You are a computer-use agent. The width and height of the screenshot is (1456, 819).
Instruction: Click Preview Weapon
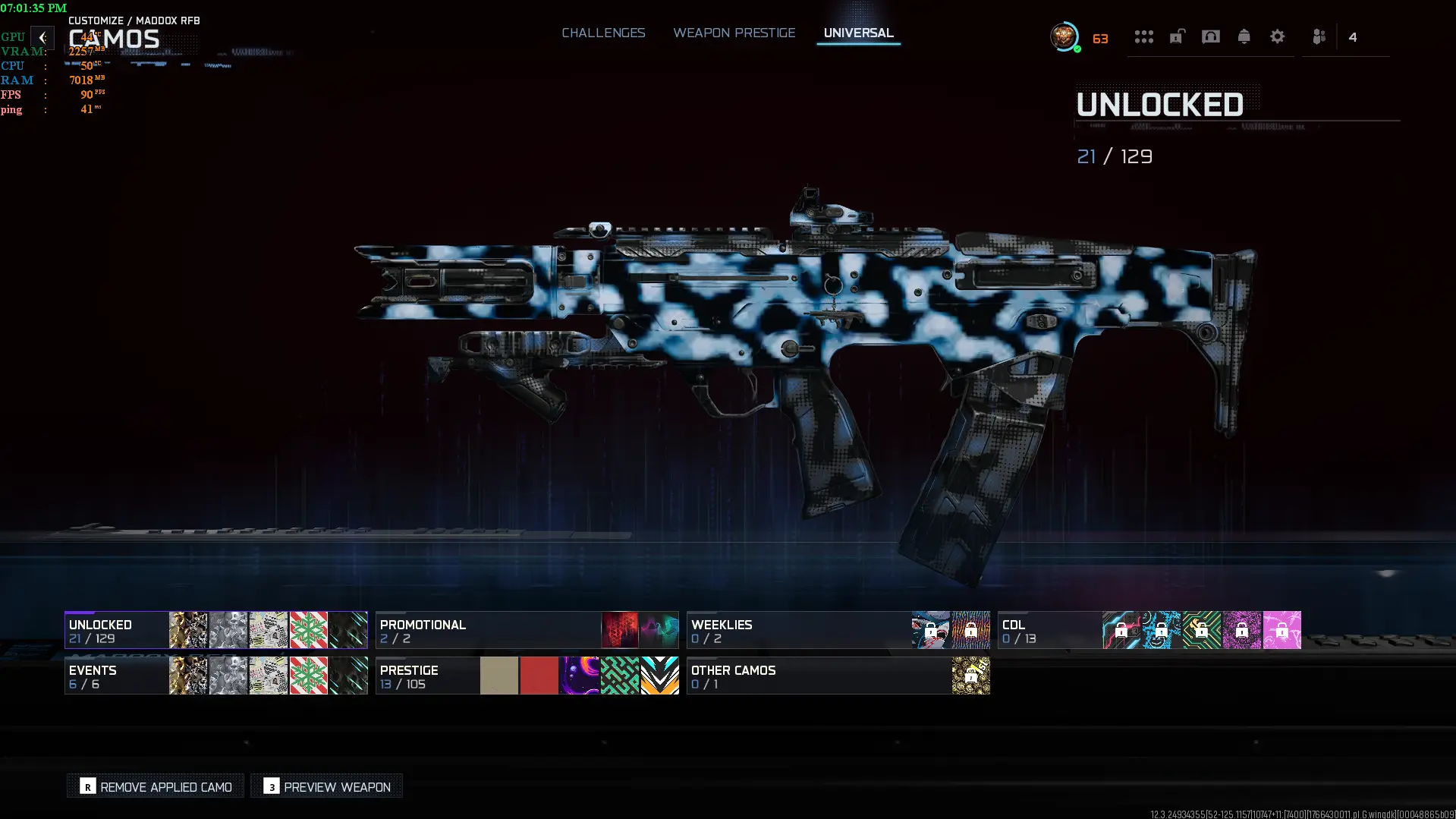click(x=326, y=786)
